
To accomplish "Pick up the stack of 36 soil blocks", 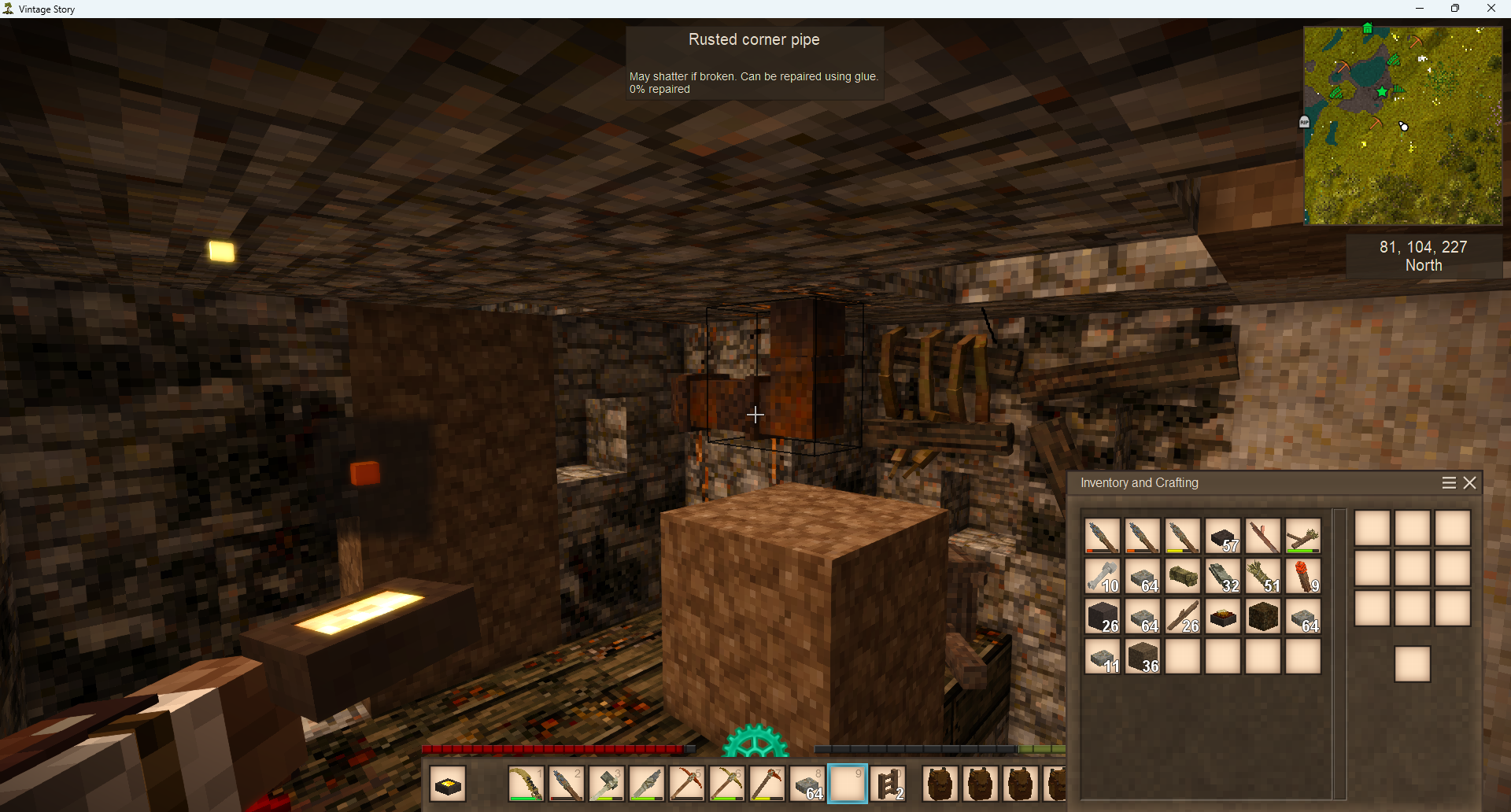I will pos(1143,657).
